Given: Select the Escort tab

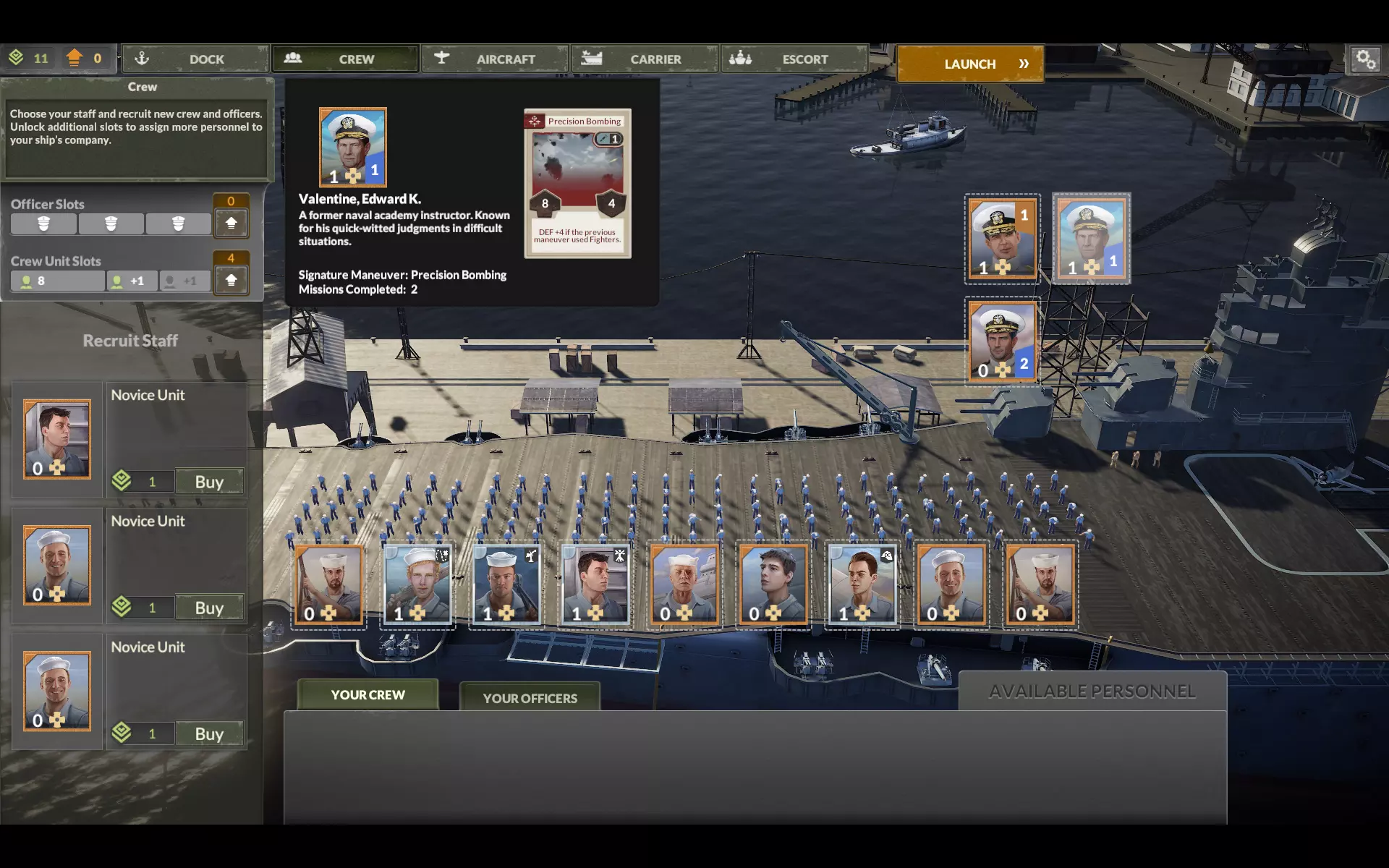Looking at the screenshot, I should coord(794,59).
